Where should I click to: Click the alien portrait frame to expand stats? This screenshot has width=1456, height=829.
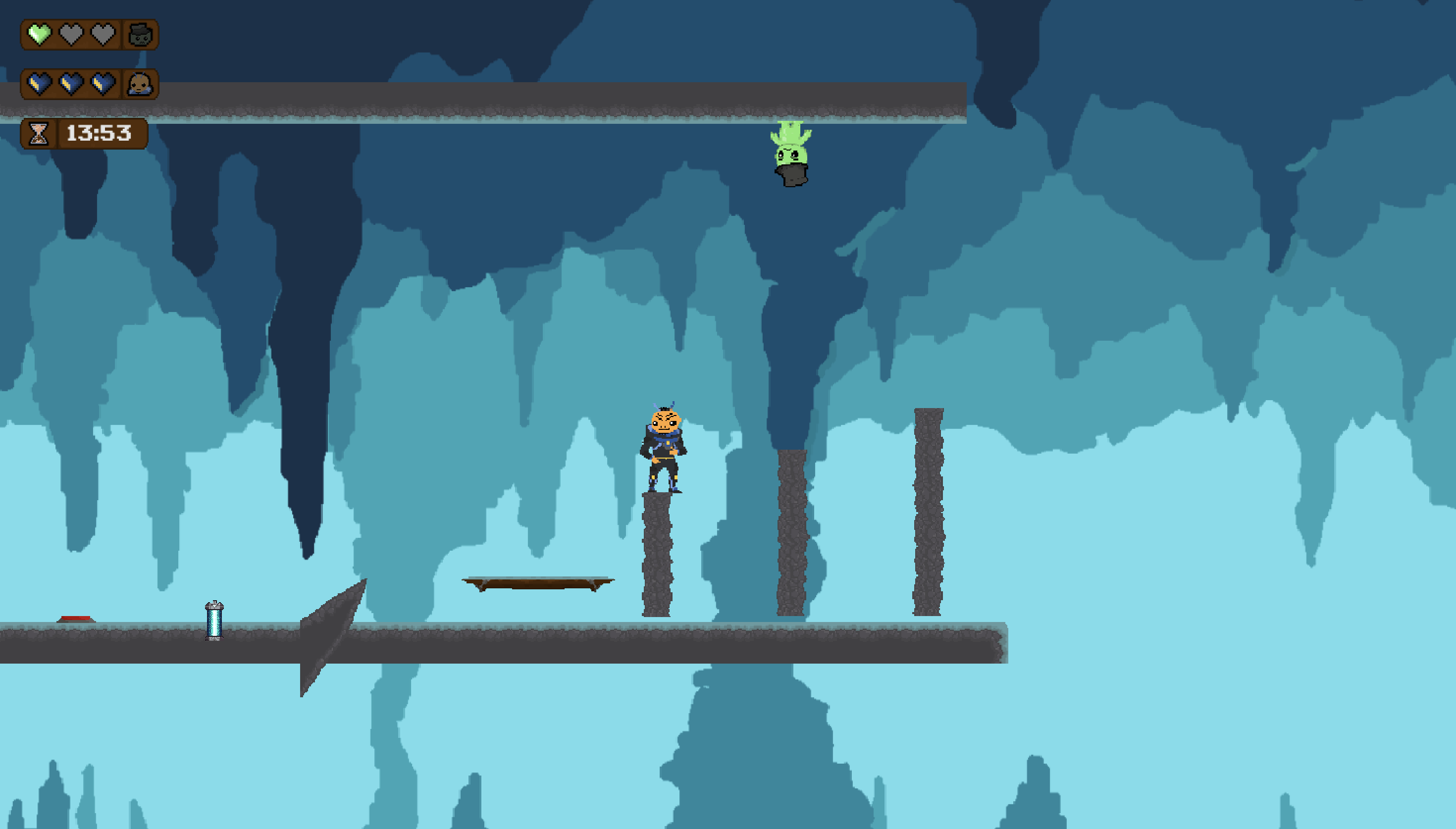pyautogui.click(x=141, y=85)
